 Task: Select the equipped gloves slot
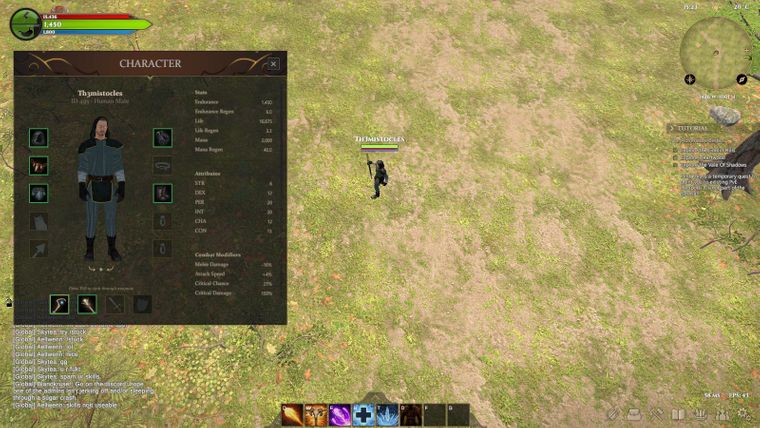point(39,193)
